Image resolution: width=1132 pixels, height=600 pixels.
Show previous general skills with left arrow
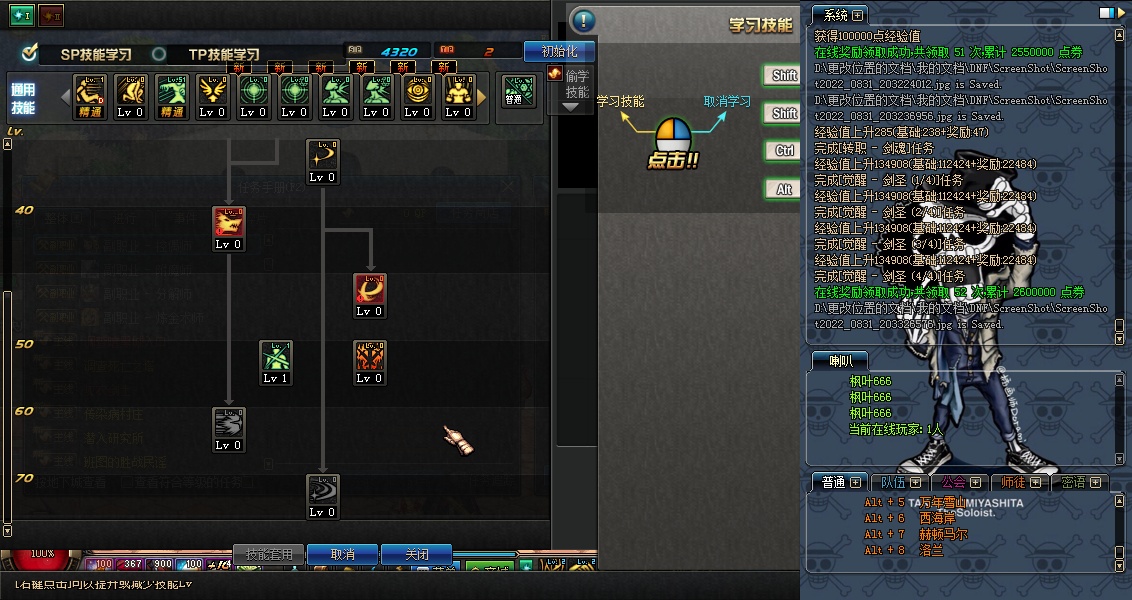pyautogui.click(x=66, y=97)
